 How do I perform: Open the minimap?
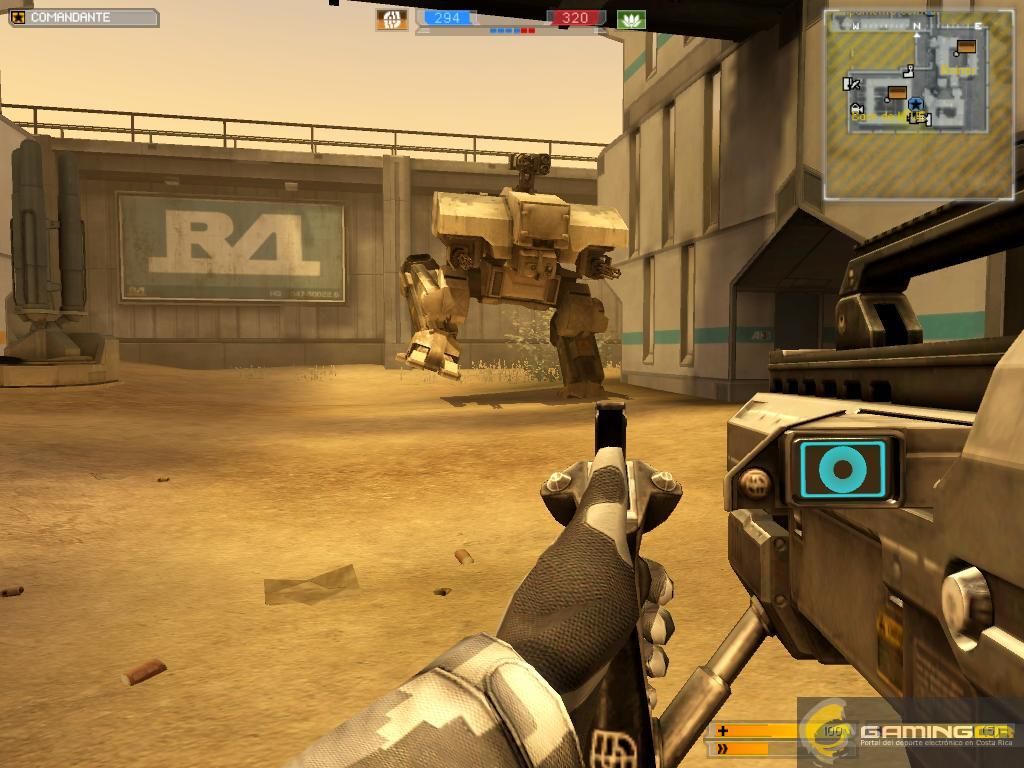click(x=918, y=103)
